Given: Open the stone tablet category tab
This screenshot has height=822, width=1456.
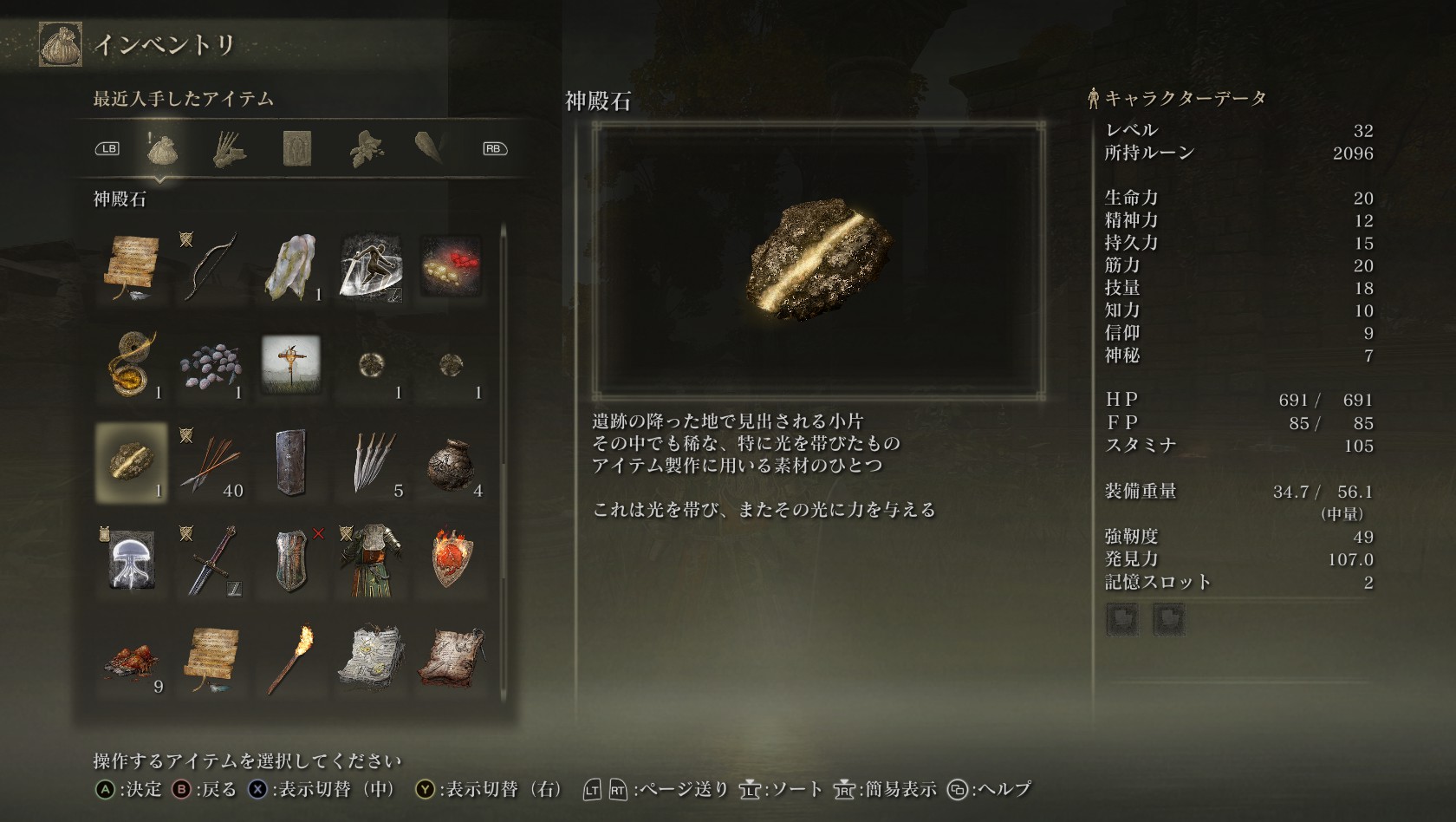Looking at the screenshot, I should pos(296,149).
